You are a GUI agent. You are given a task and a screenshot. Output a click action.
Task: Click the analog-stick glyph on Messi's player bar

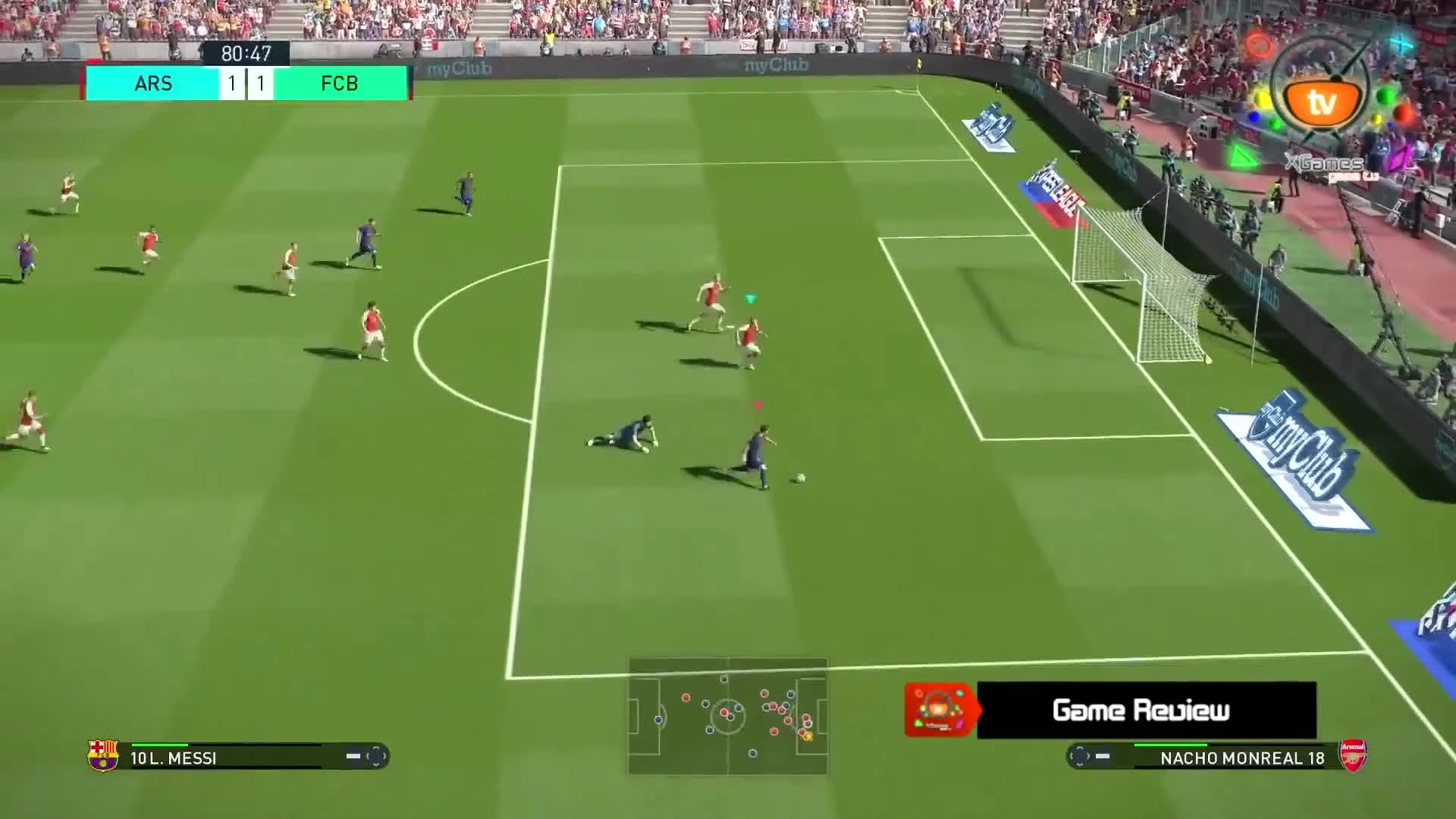point(377,757)
